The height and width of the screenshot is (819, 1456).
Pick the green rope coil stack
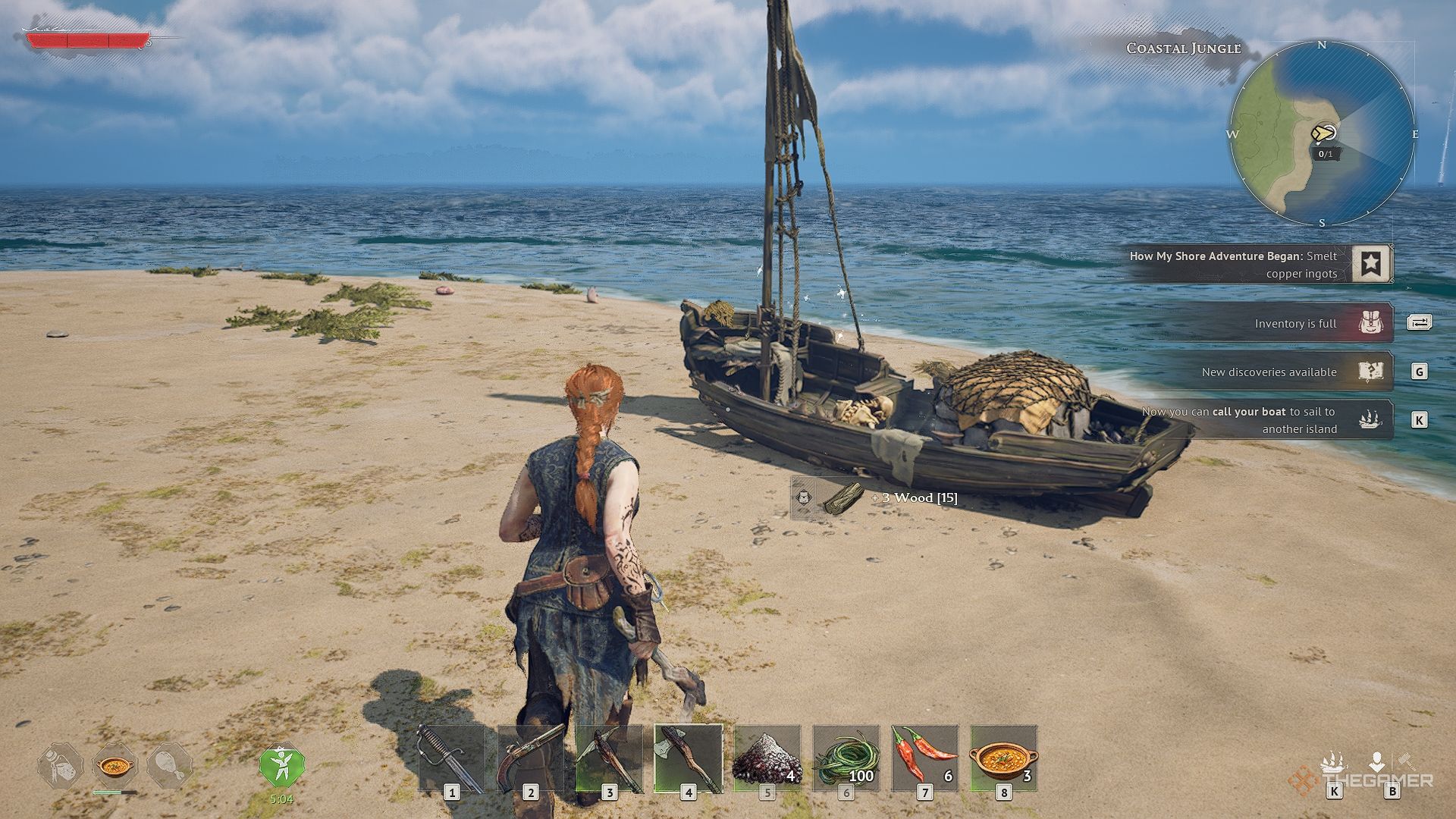pyautogui.click(x=846, y=758)
